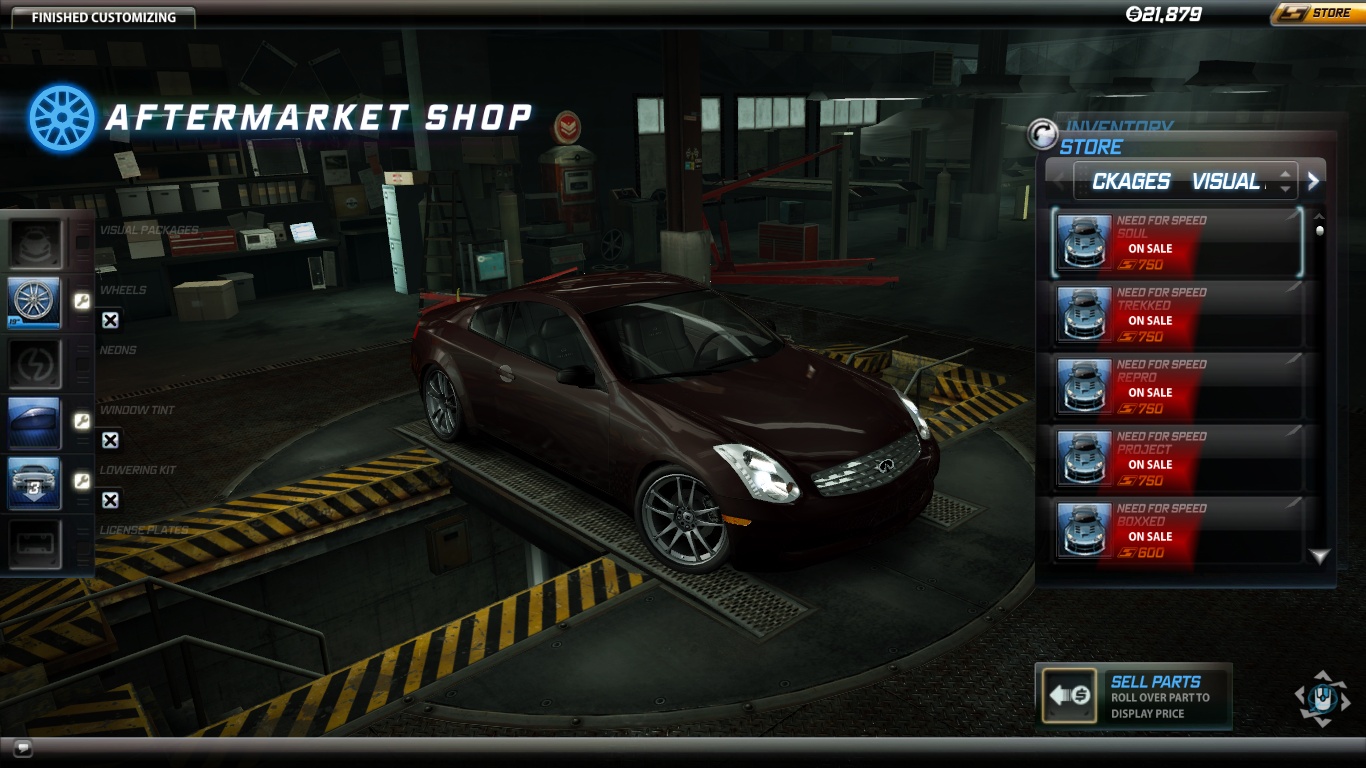Viewport: 1366px width, 768px height.
Task: Remove the installed wheels with the X
Action: (x=110, y=320)
